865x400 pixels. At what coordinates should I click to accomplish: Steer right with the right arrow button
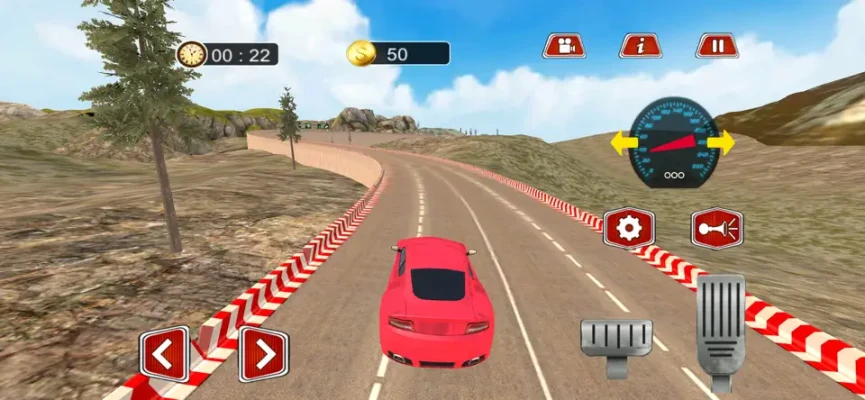click(x=263, y=354)
